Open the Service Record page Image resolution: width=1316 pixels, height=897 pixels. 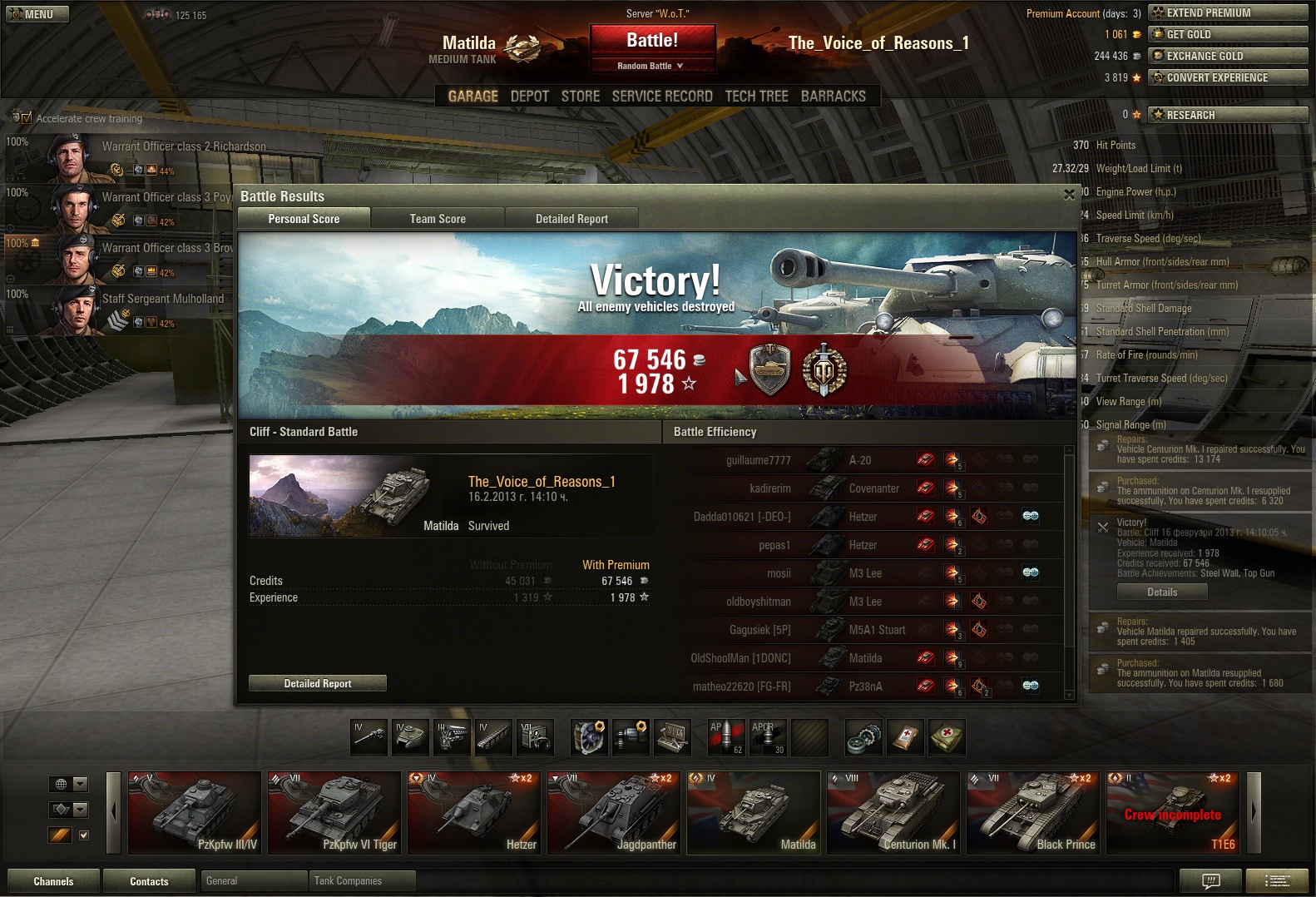pyautogui.click(x=662, y=97)
